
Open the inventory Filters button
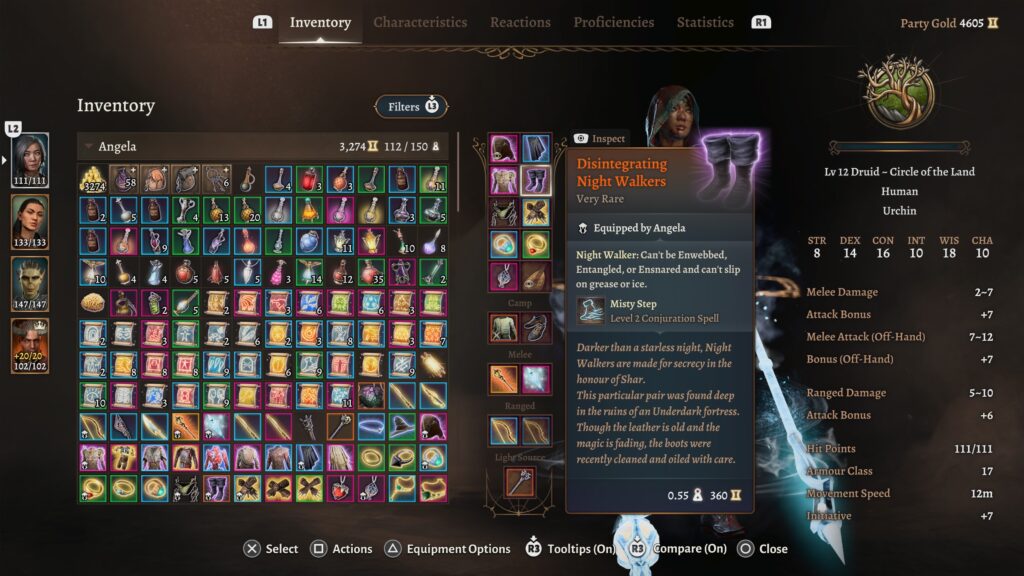[411, 106]
